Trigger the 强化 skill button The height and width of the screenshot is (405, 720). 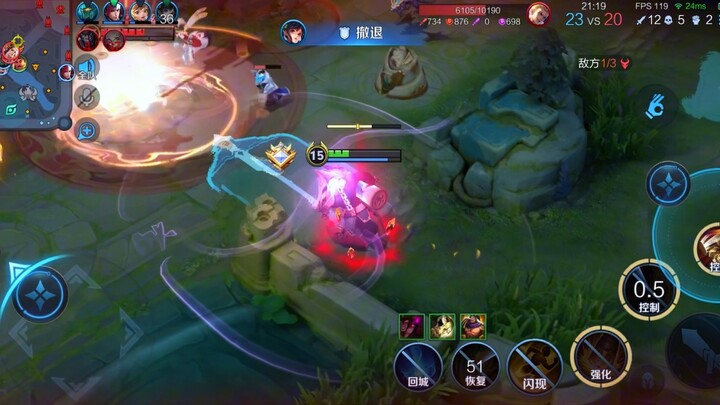click(x=597, y=357)
